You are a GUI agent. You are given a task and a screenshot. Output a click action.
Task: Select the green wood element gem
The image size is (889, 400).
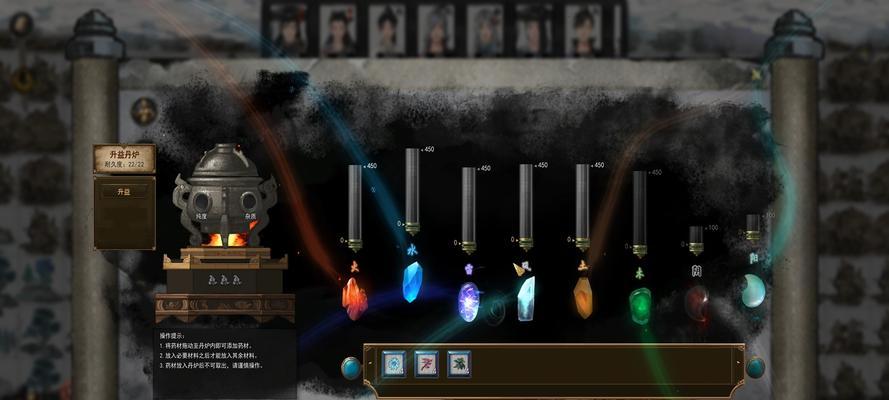tap(640, 304)
